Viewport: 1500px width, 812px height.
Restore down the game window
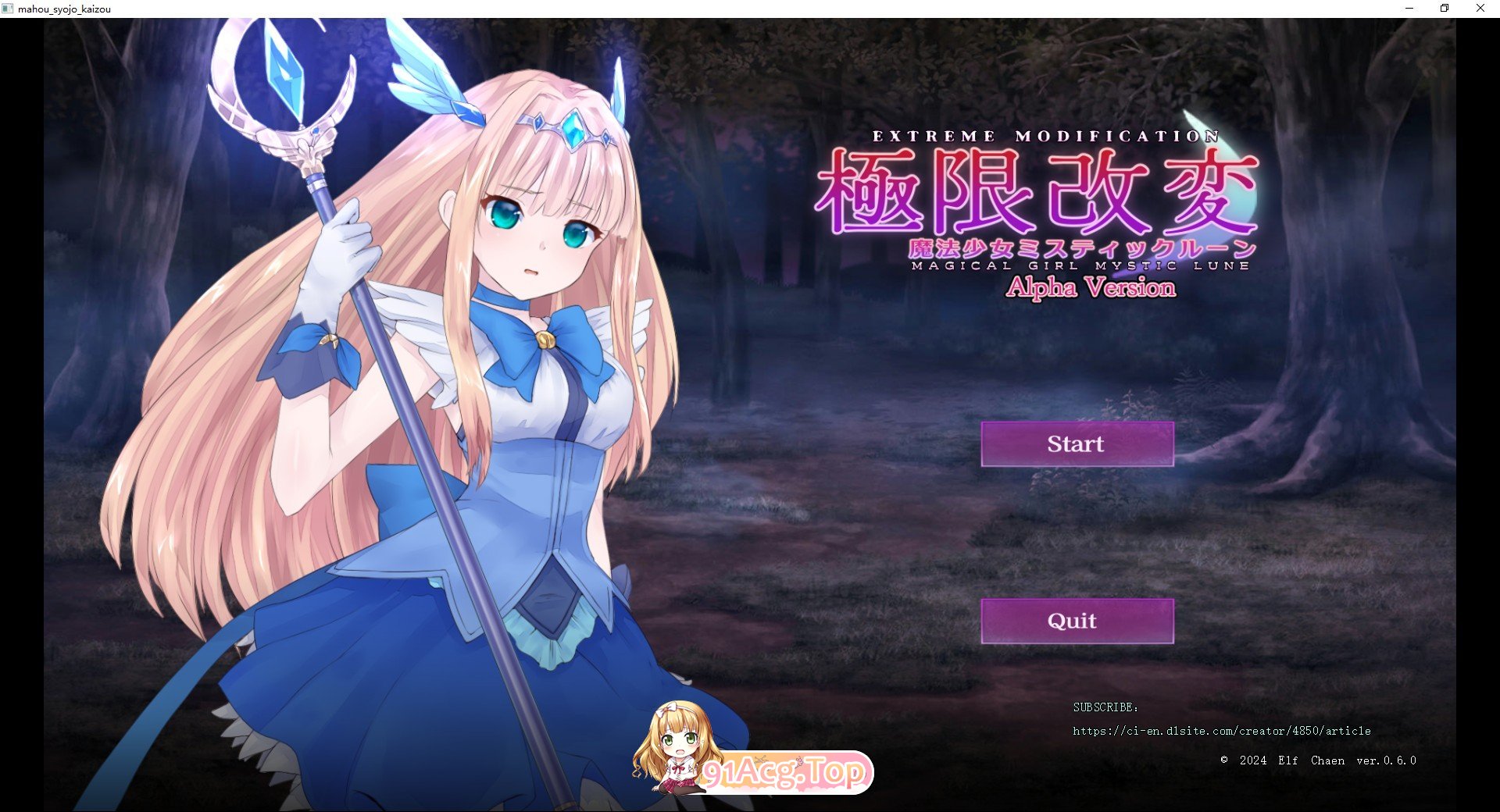[1443, 9]
